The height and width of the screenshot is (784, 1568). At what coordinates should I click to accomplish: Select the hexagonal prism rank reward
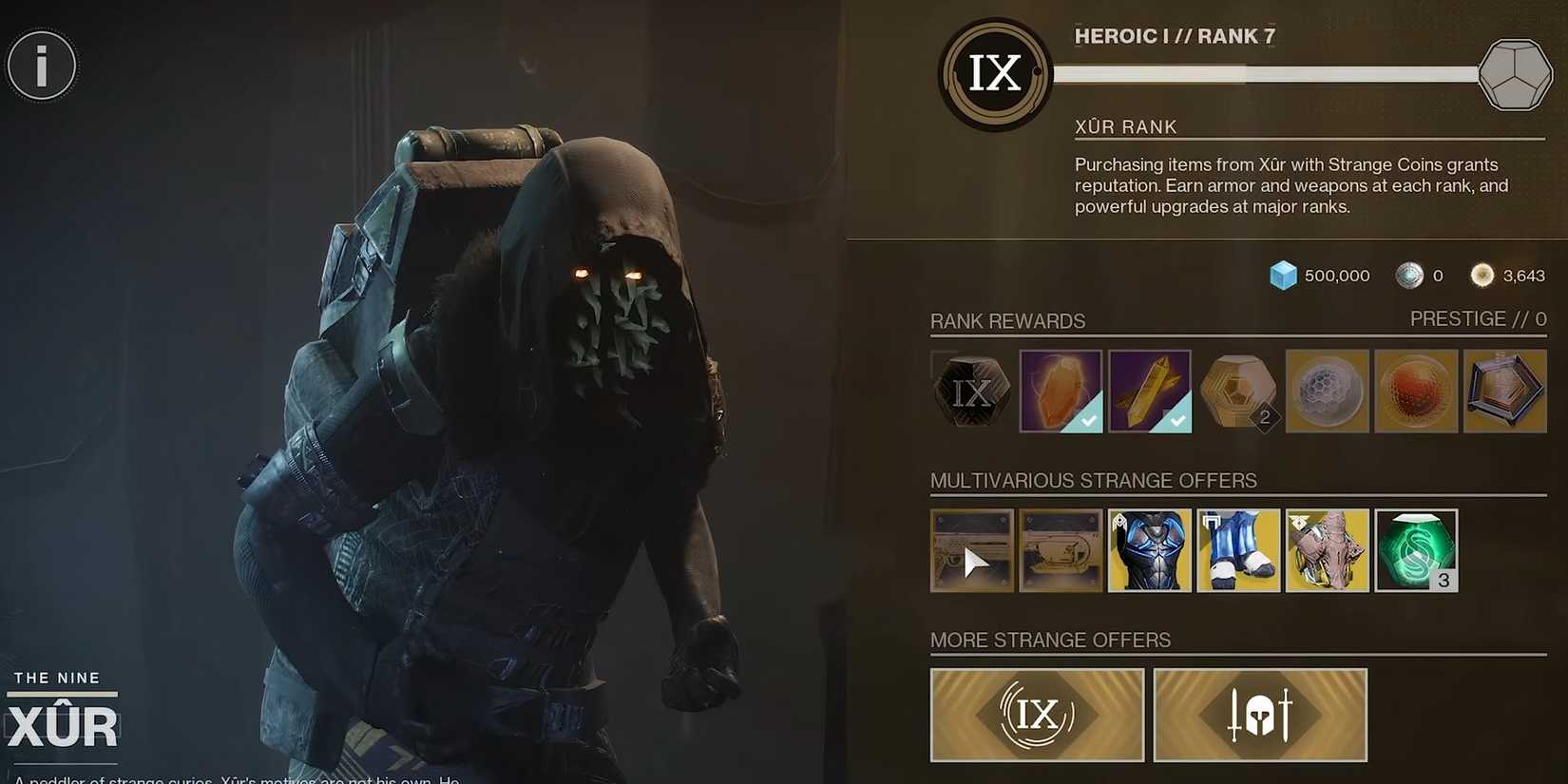(1505, 391)
